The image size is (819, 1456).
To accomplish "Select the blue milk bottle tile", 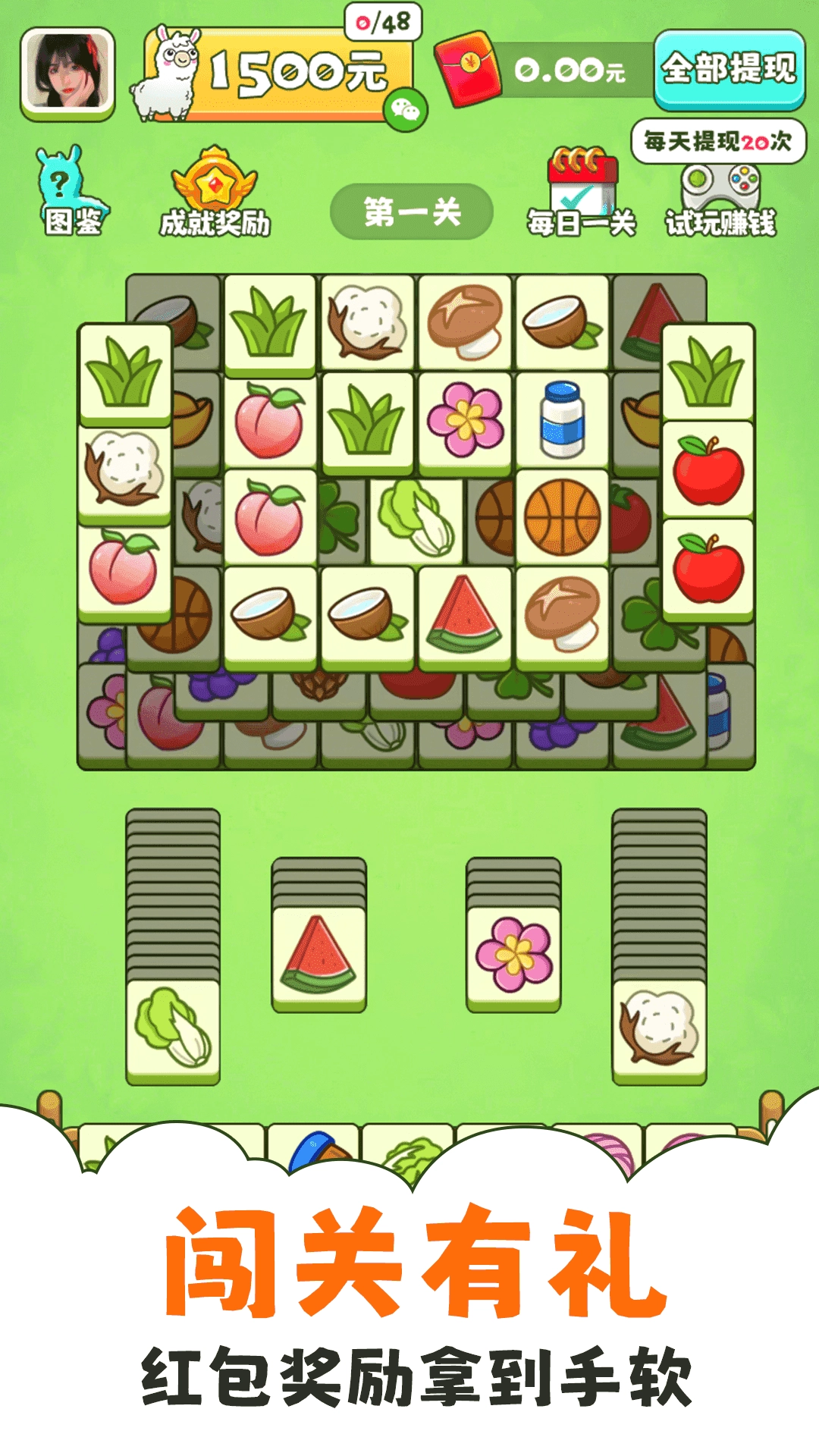I will coord(562,419).
